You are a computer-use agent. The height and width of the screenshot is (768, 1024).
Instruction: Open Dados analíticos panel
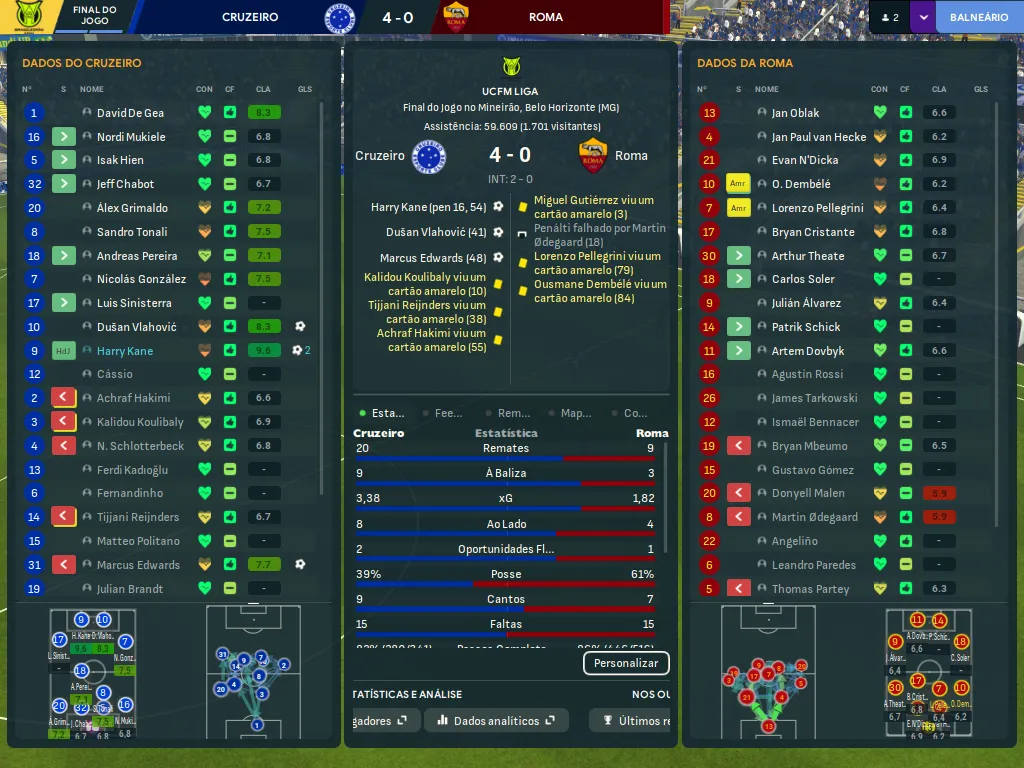point(496,720)
